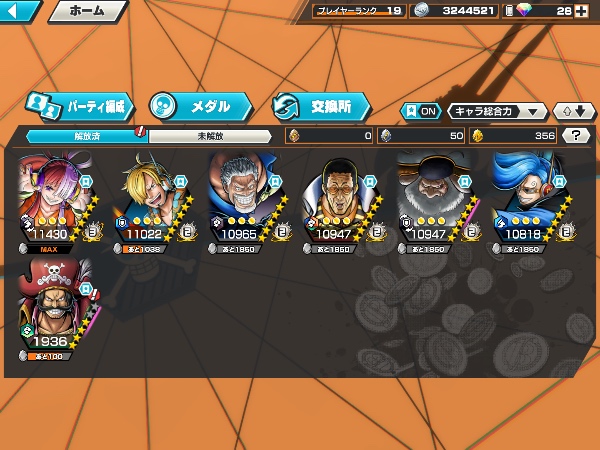Pick the blue-haired character with 10818 power
Viewport: 600px width, 450px height.
point(530,202)
